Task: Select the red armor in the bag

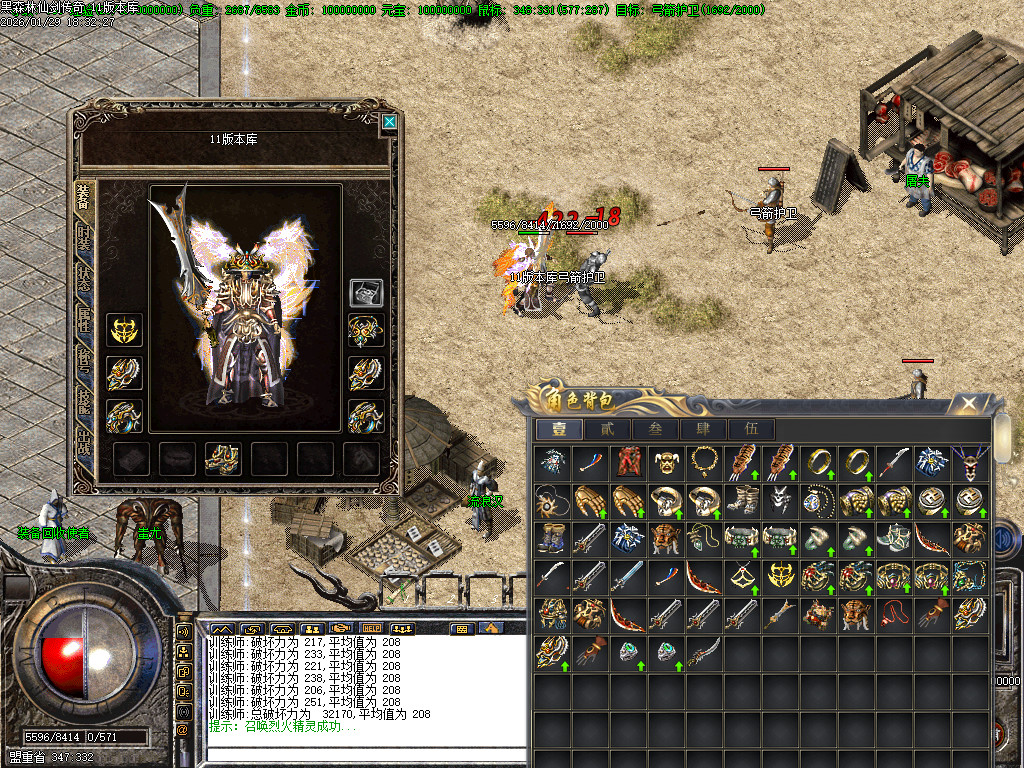Action: (x=627, y=462)
